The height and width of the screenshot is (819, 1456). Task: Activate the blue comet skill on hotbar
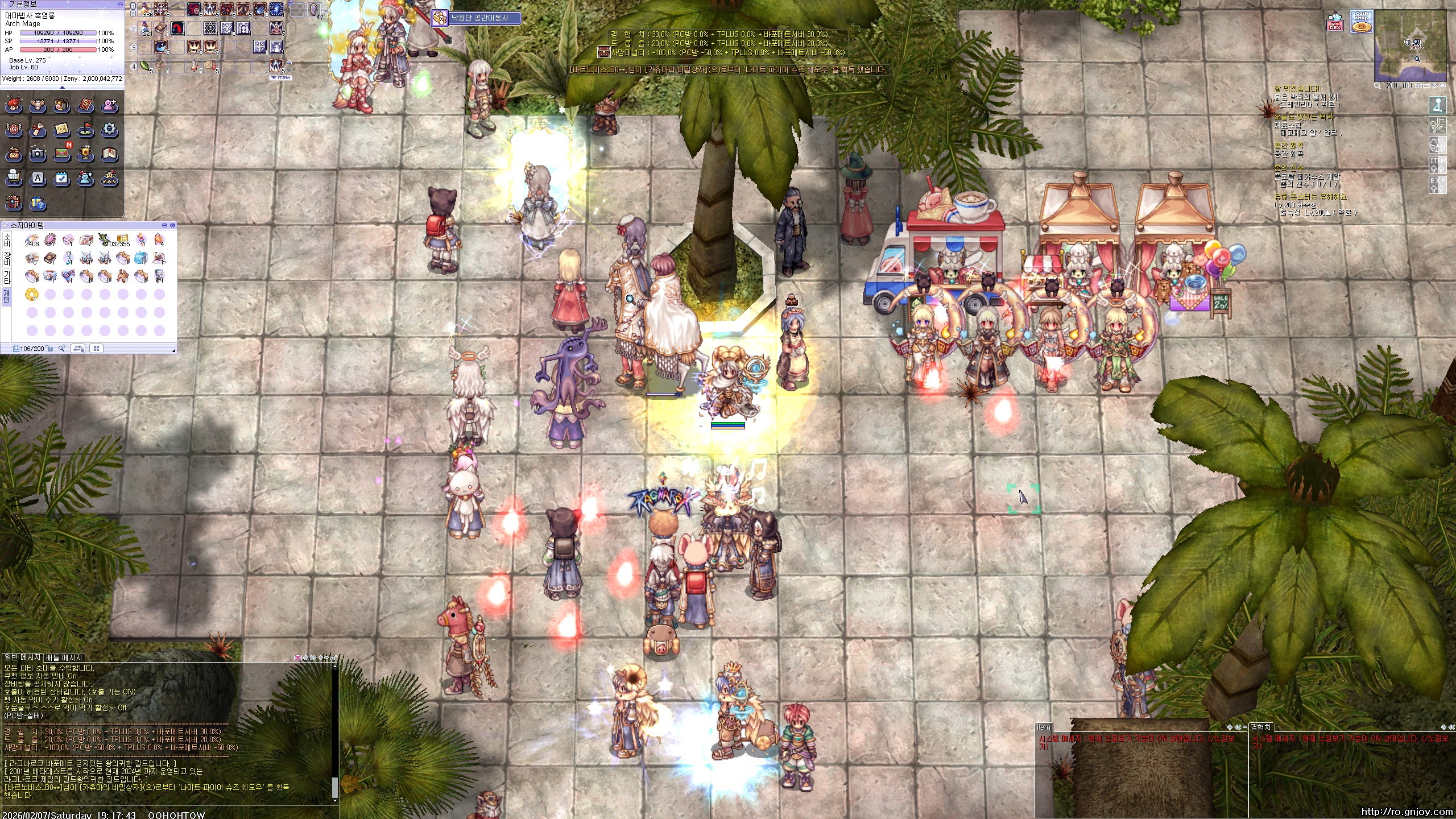260,10
